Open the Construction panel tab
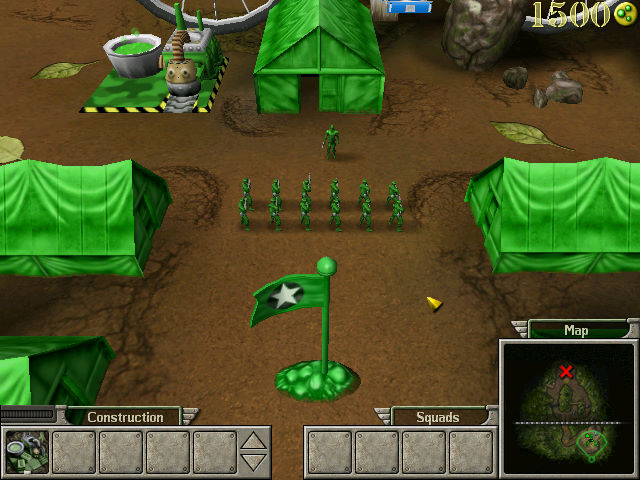The width and height of the screenshot is (640, 480). 125,417
